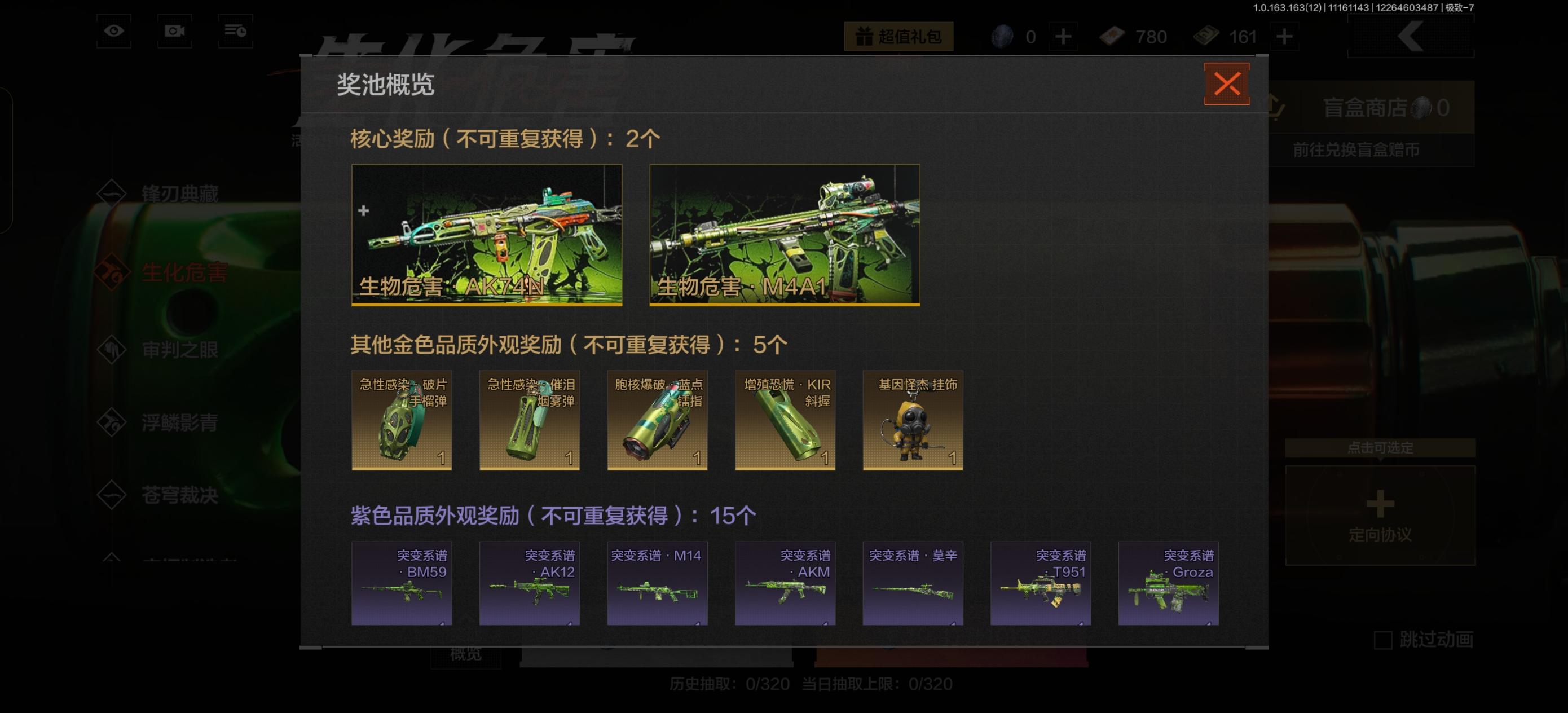Select the 突变系谱·Groza purple reward
The height and width of the screenshot is (713, 1568).
tap(1168, 583)
